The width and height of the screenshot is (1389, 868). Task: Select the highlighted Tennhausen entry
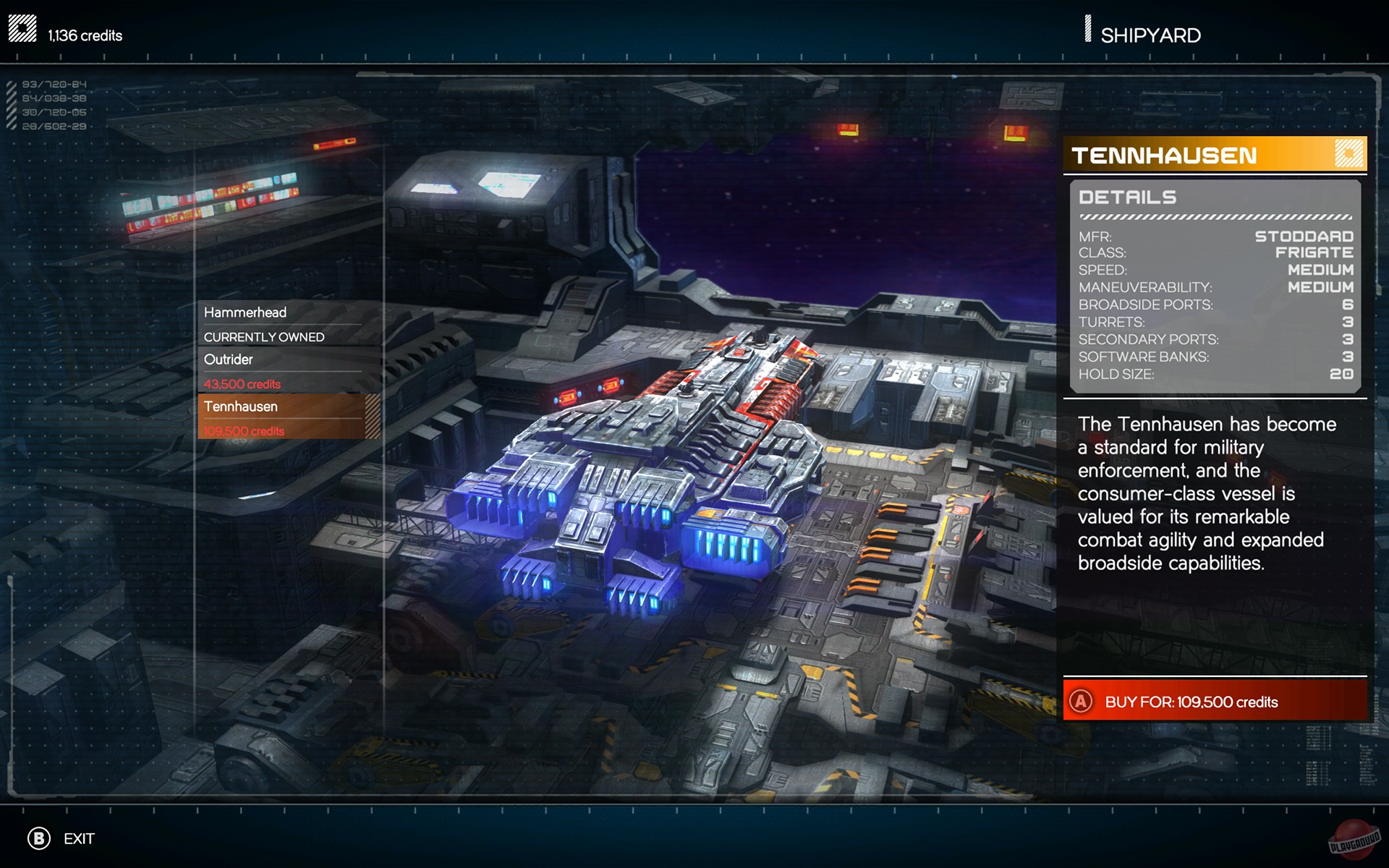point(241,407)
